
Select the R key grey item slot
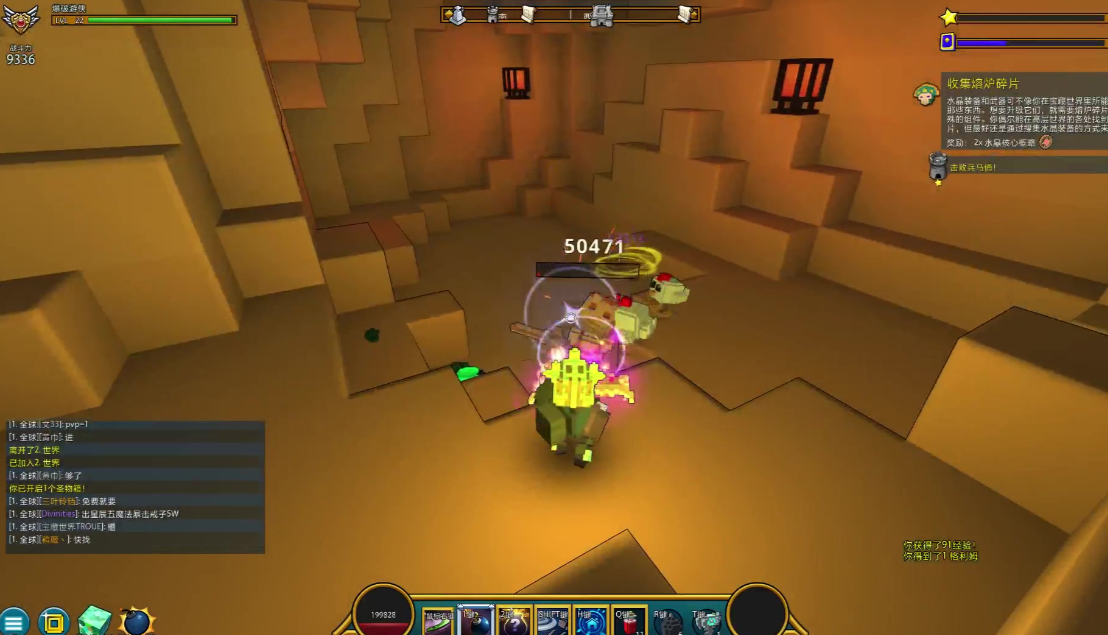pos(667,622)
